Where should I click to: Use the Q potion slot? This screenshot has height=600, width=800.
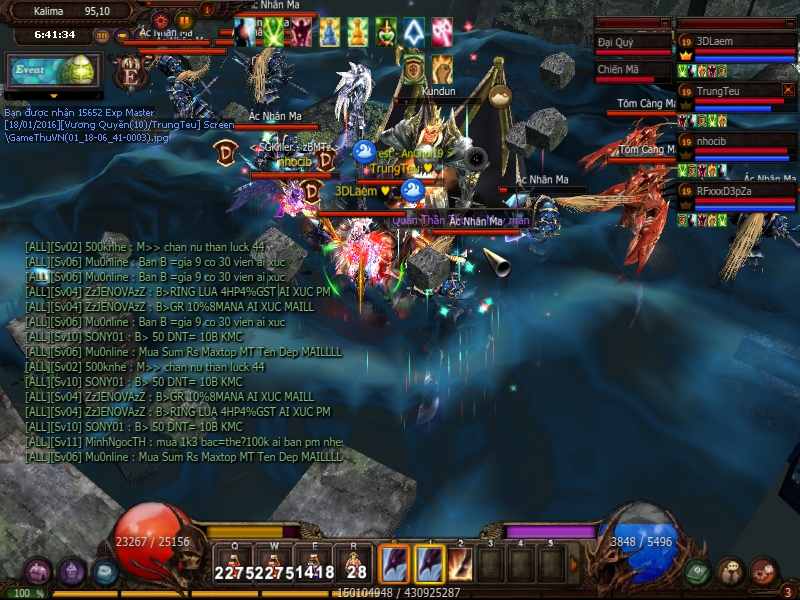click(233, 562)
